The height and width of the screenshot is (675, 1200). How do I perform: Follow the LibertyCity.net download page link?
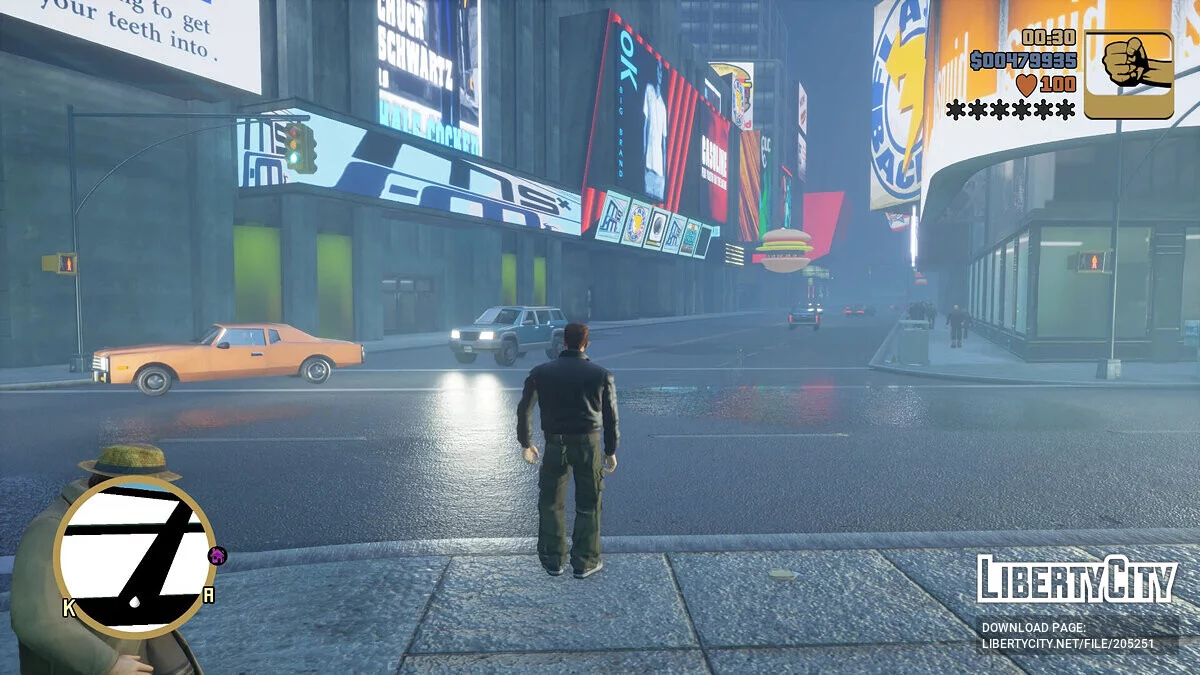point(1067,644)
